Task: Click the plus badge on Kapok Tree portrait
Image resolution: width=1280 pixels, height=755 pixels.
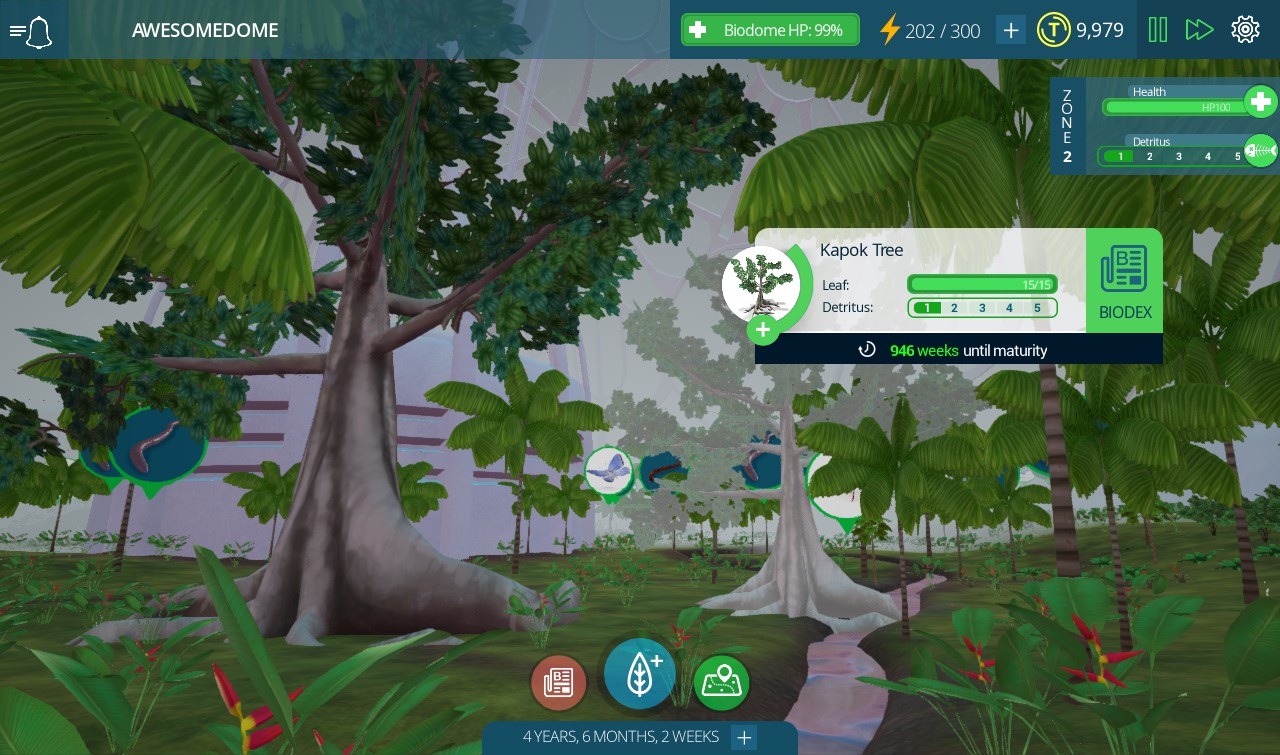Action: (x=763, y=329)
